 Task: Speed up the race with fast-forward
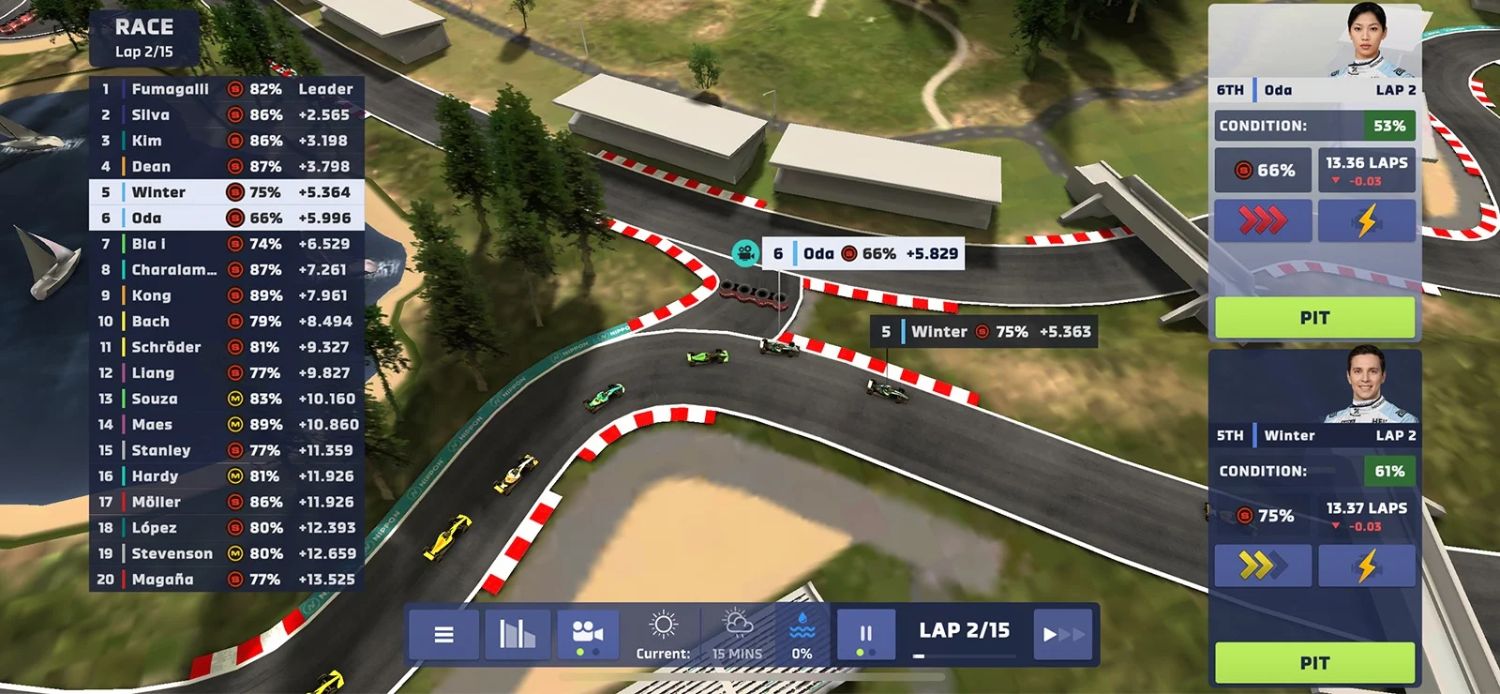pos(1063,635)
